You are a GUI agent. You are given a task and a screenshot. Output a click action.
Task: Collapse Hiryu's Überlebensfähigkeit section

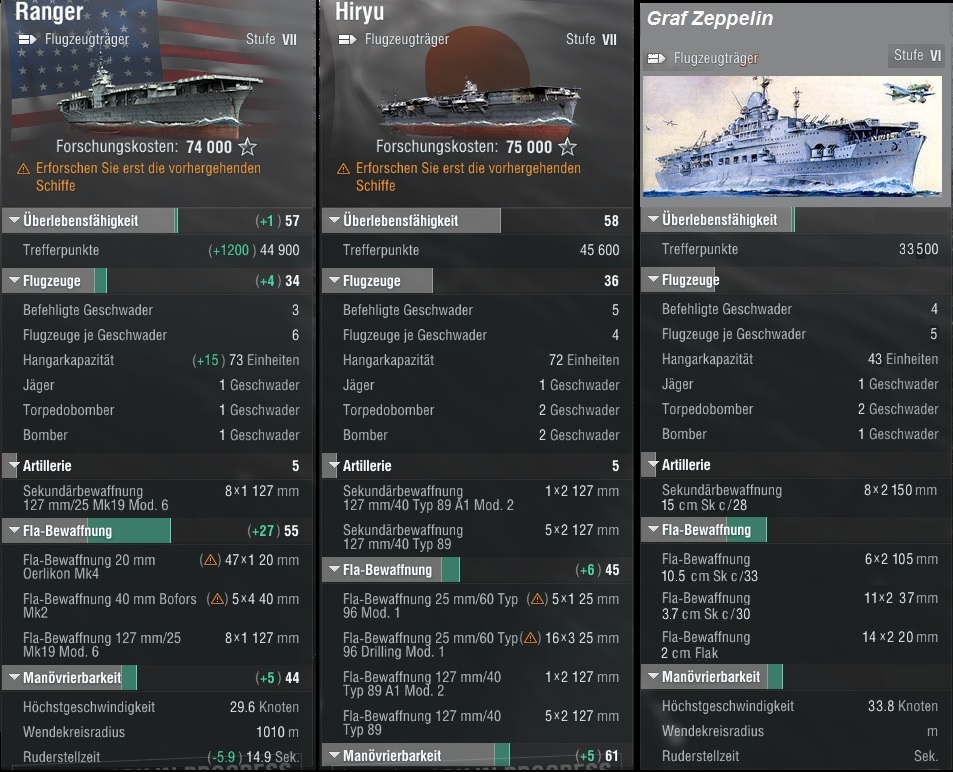[400, 220]
